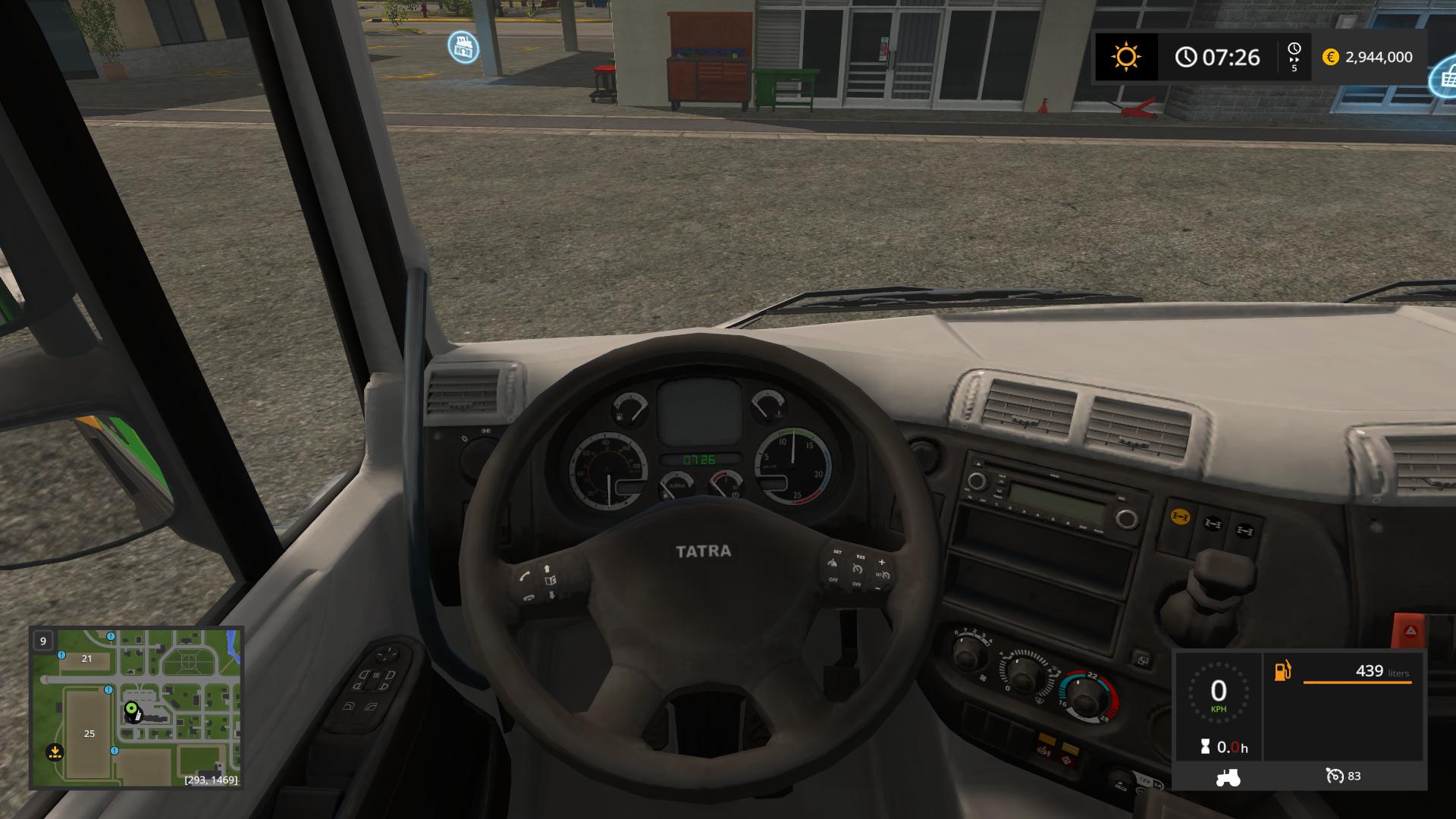Click the orange fuel pump icon
1456x819 pixels.
(x=1282, y=671)
